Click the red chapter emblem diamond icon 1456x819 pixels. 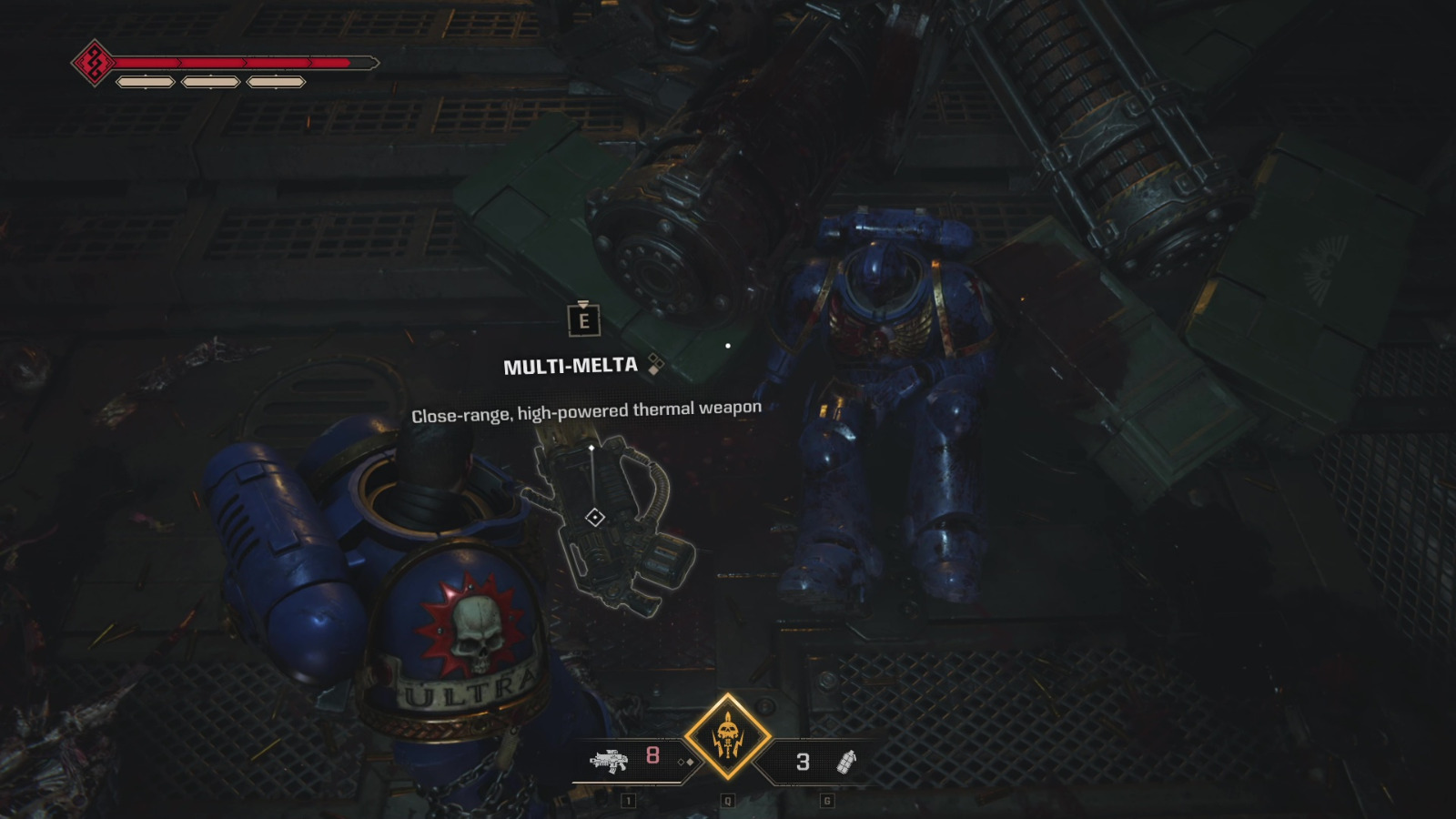[x=94, y=63]
